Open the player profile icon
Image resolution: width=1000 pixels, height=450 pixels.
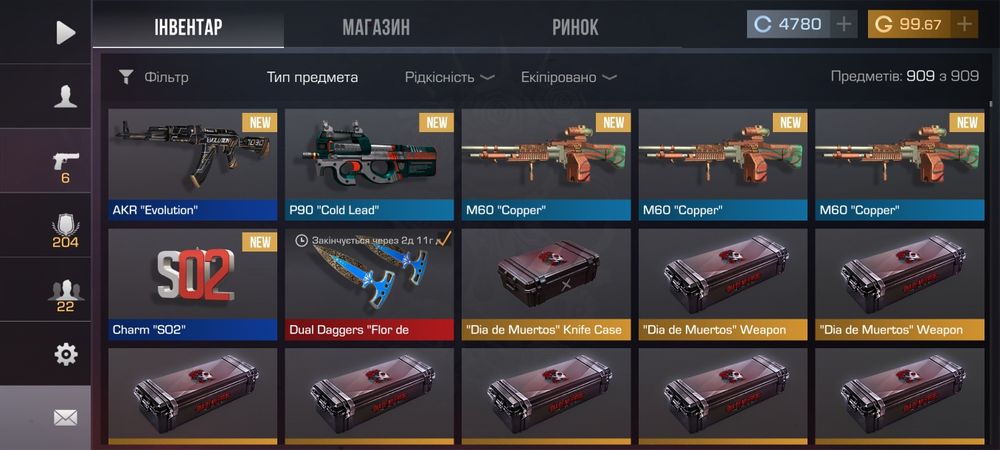[65, 96]
